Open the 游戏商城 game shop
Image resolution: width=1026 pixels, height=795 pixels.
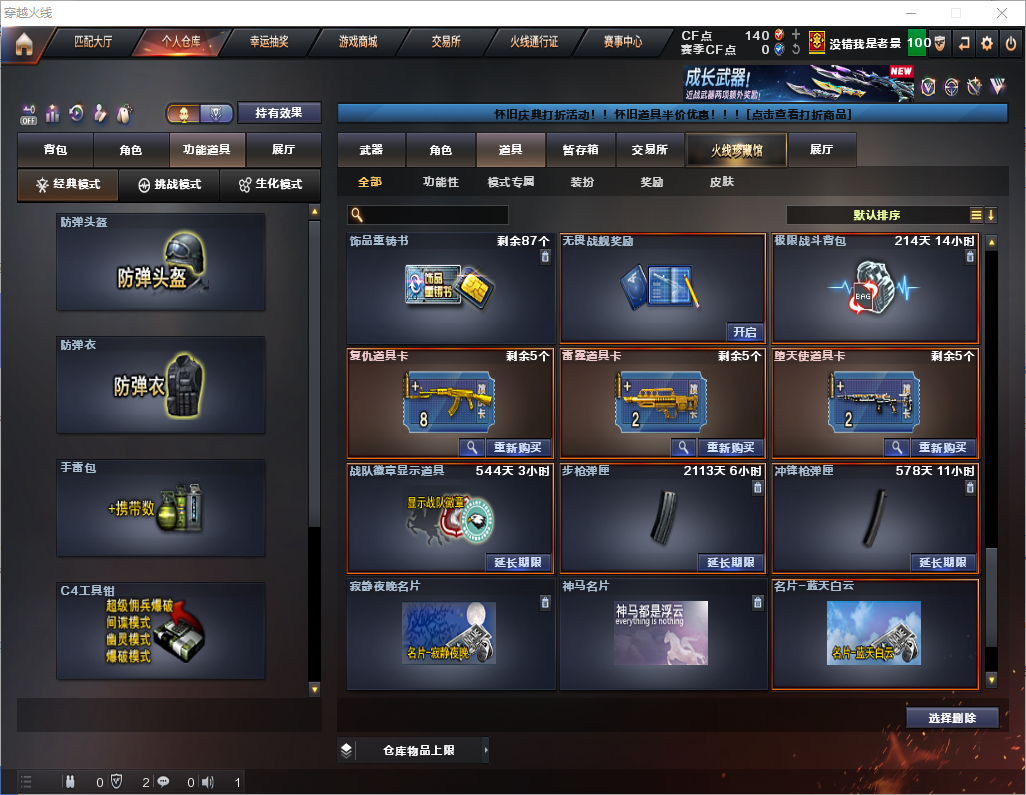coord(357,43)
